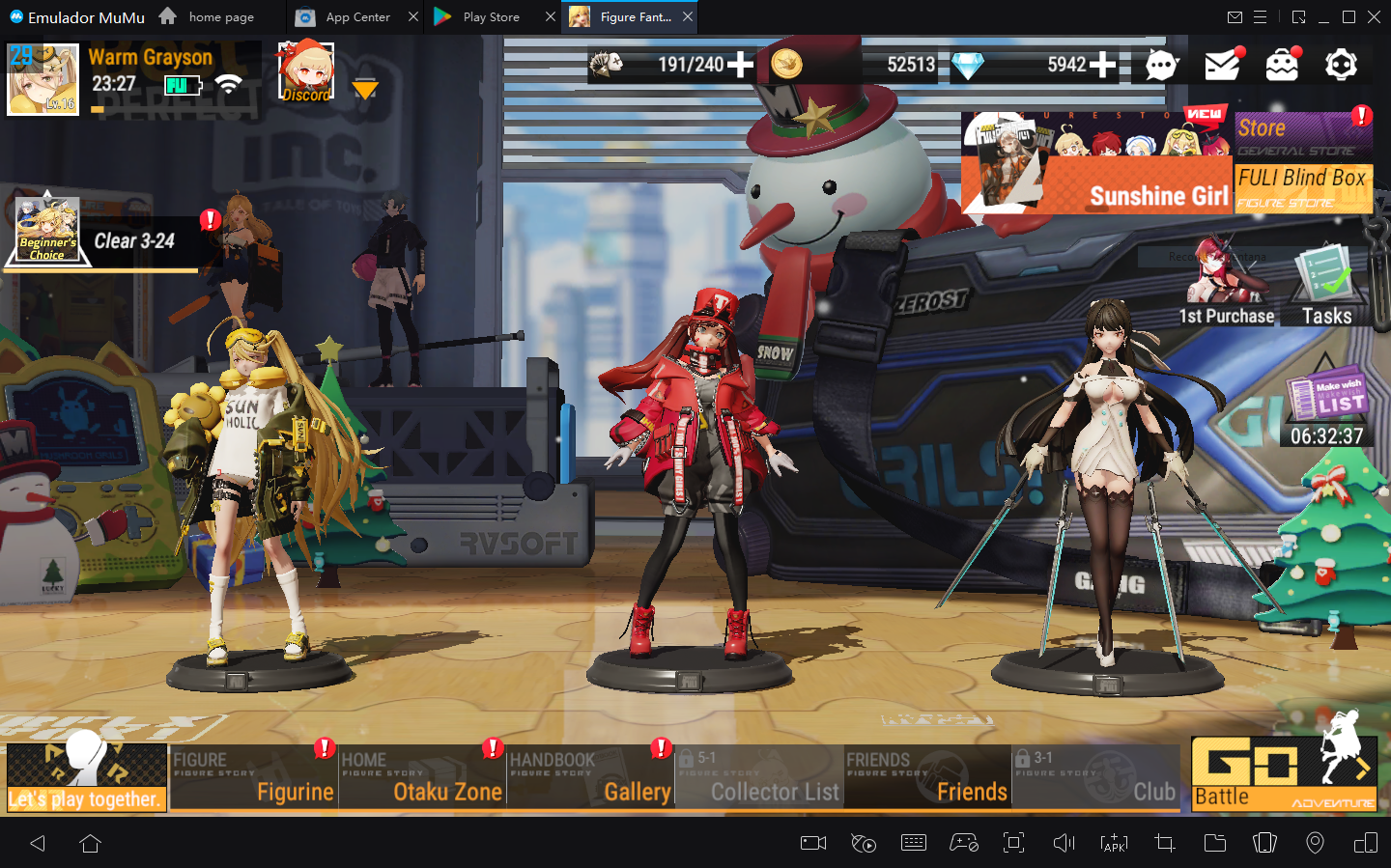Open the mail envelope inbox
This screenshot has width=1391, height=868.
(x=1222, y=65)
